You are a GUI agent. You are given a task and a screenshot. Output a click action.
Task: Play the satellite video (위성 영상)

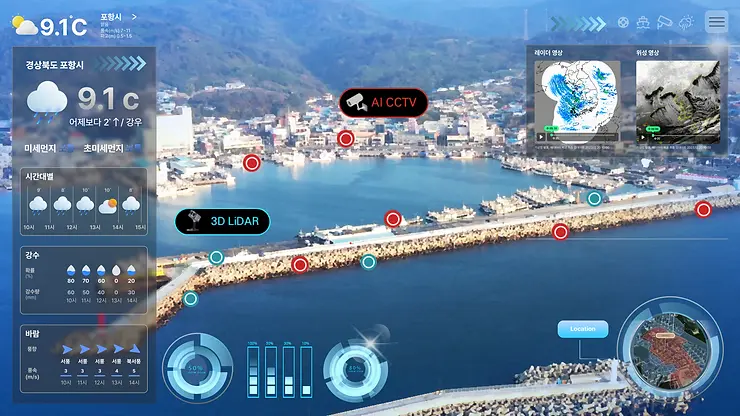(641, 136)
